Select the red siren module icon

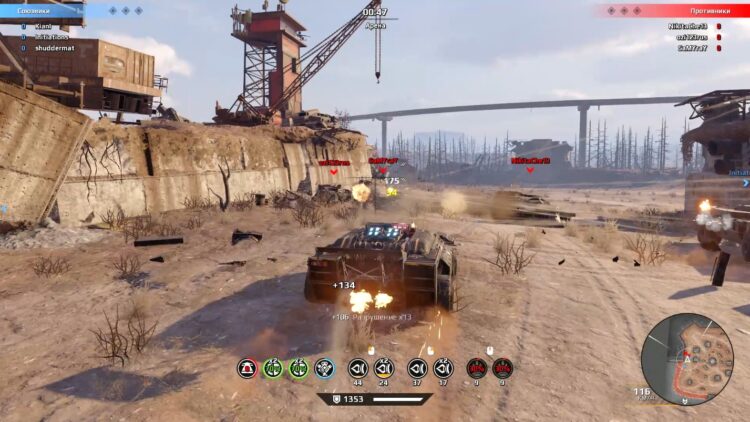[x=247, y=368]
